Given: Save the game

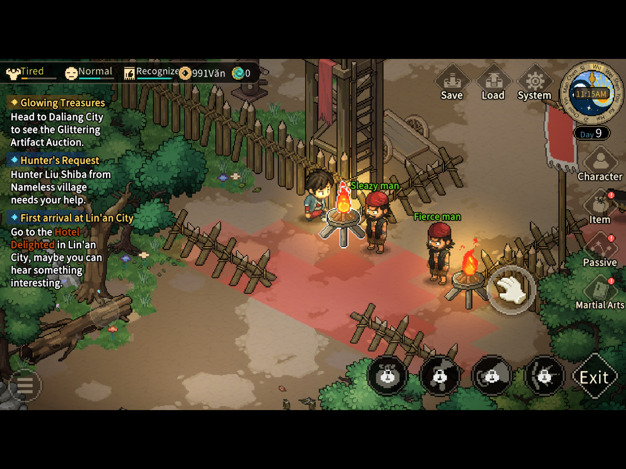Looking at the screenshot, I should [452, 82].
